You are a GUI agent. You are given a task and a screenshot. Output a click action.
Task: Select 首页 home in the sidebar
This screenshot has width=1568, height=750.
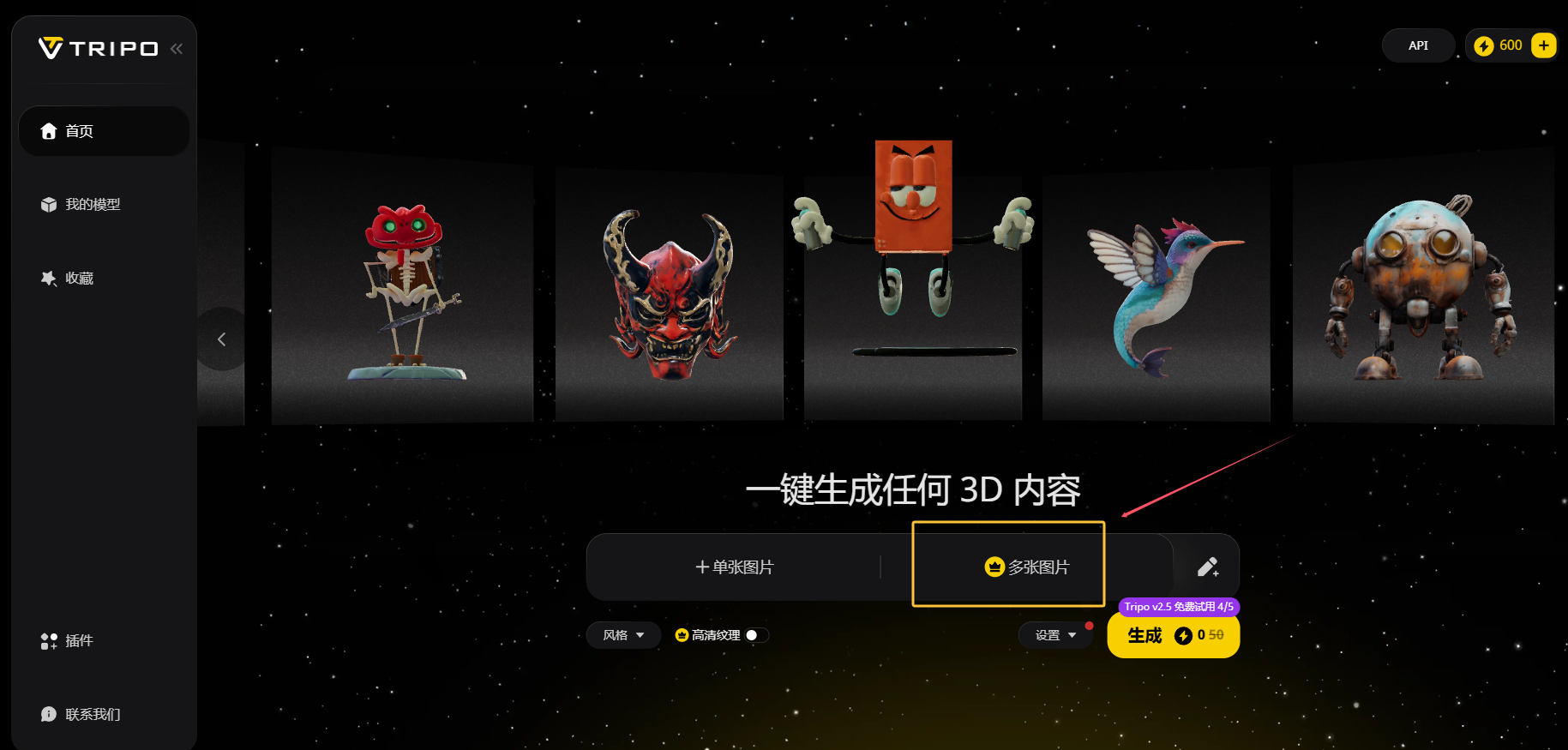pos(80,131)
